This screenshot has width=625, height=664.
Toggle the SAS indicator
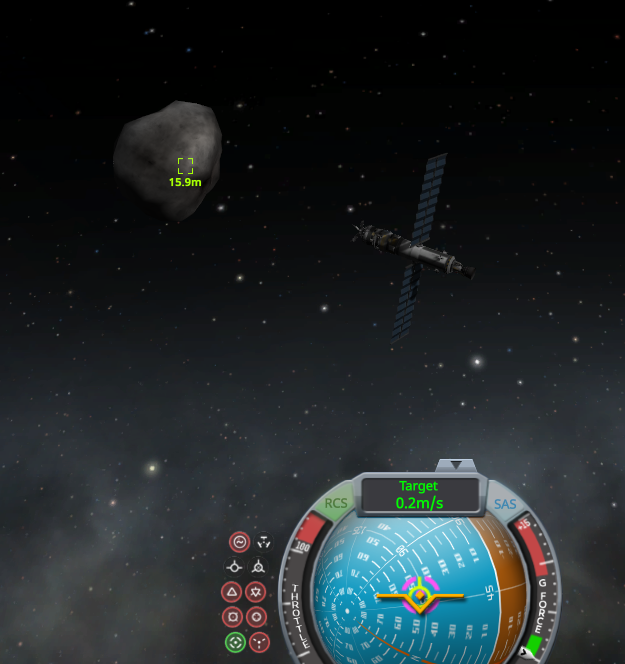pos(505,504)
